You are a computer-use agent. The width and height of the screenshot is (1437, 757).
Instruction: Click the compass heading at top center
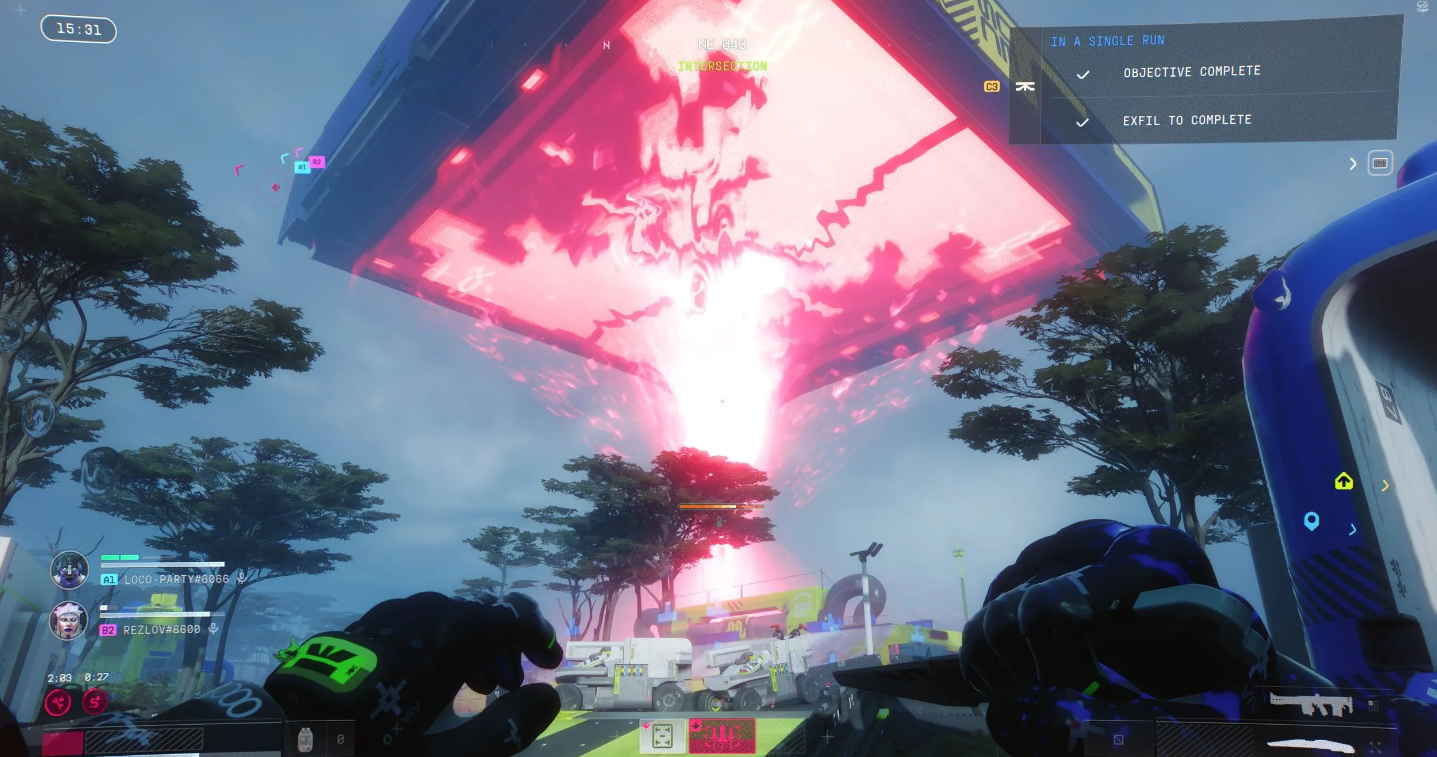tap(722, 45)
